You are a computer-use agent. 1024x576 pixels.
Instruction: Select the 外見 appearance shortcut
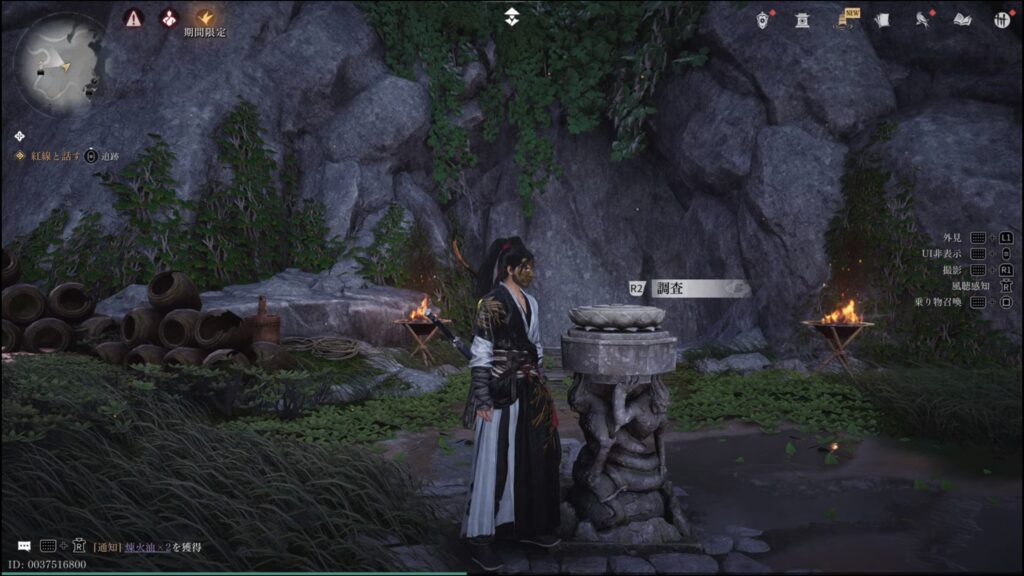click(x=952, y=238)
